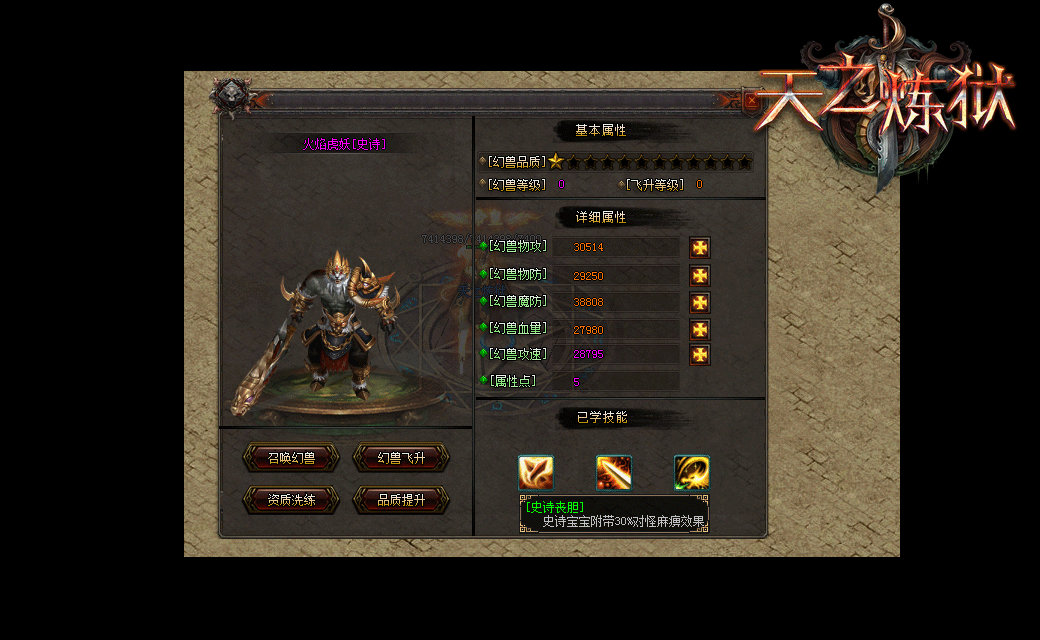
Task: Choose the 资质洗练 refine button
Action: tap(291, 500)
